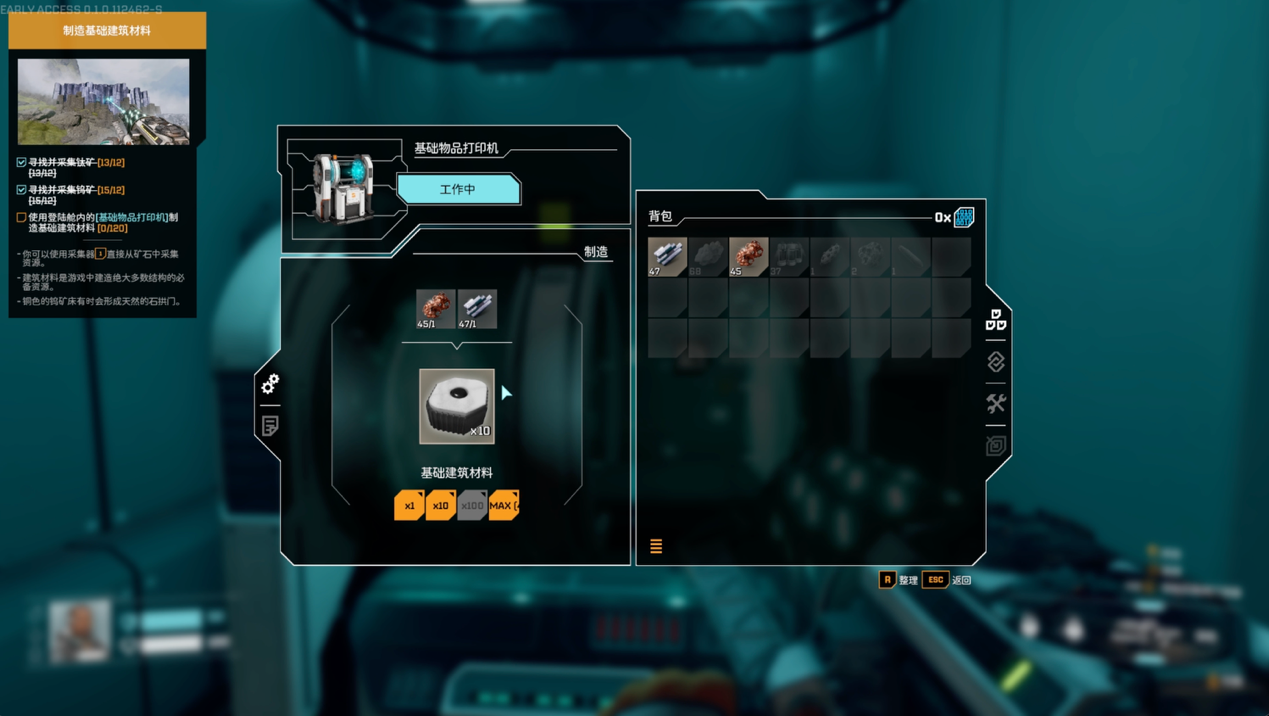
Task: Click the silver crystal ingredient showing 47/1
Action: pos(477,309)
